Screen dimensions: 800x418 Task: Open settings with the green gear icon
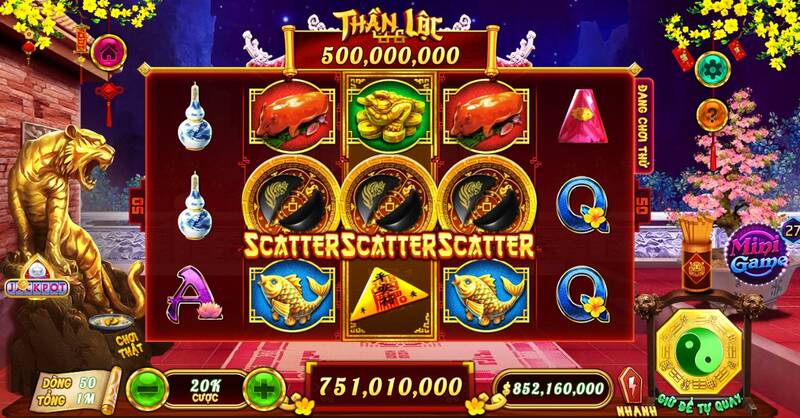(x=712, y=68)
